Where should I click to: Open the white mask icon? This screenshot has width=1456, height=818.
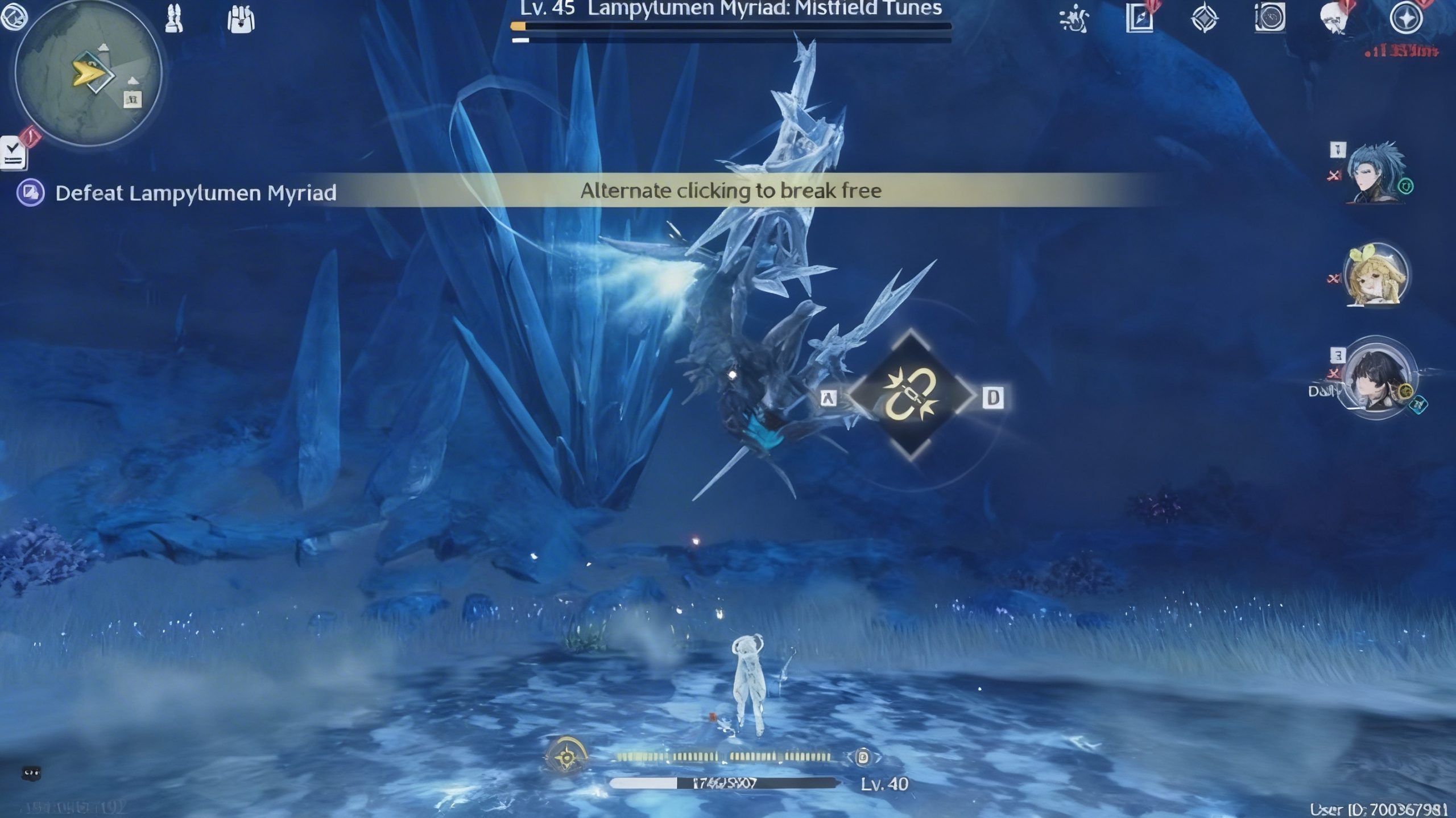[1334, 19]
